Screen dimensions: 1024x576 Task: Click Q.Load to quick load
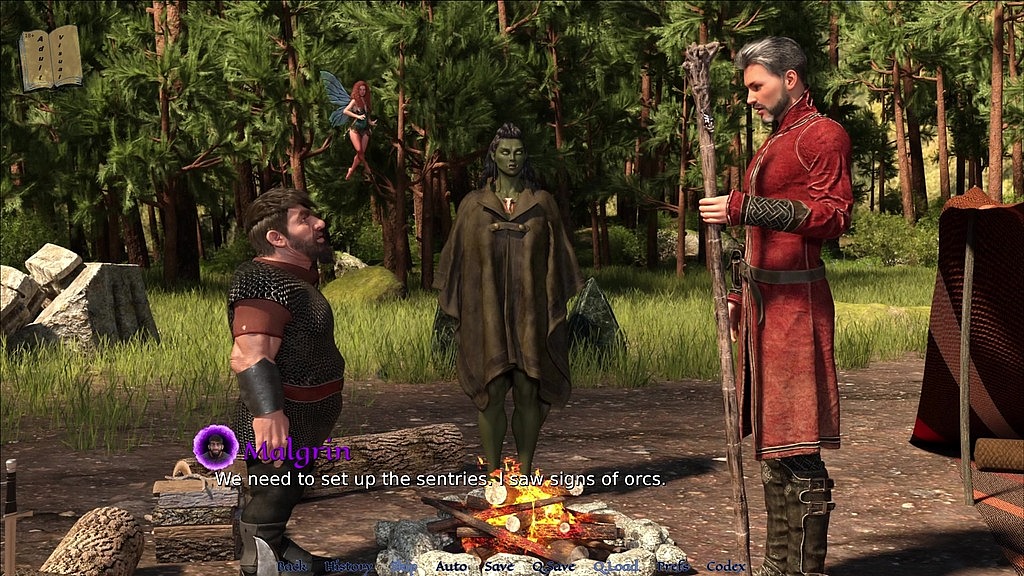click(x=616, y=566)
